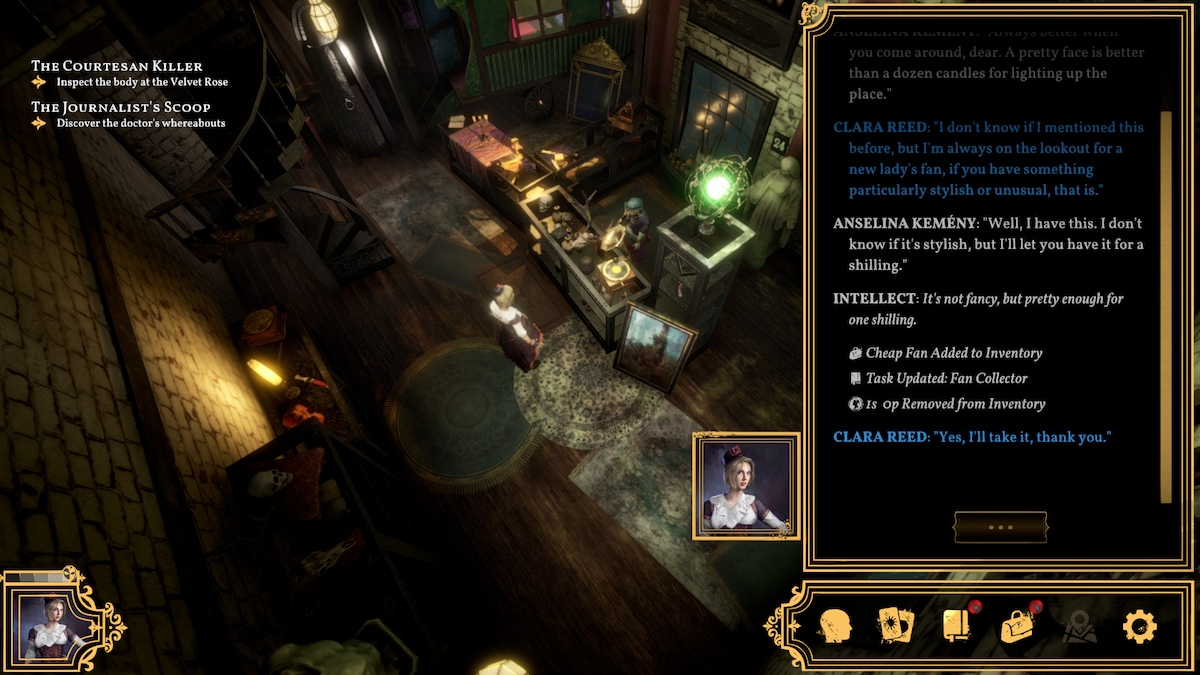This screenshot has width=1200, height=675.
Task: Open the greyed-out map marker icon
Action: (1079, 627)
